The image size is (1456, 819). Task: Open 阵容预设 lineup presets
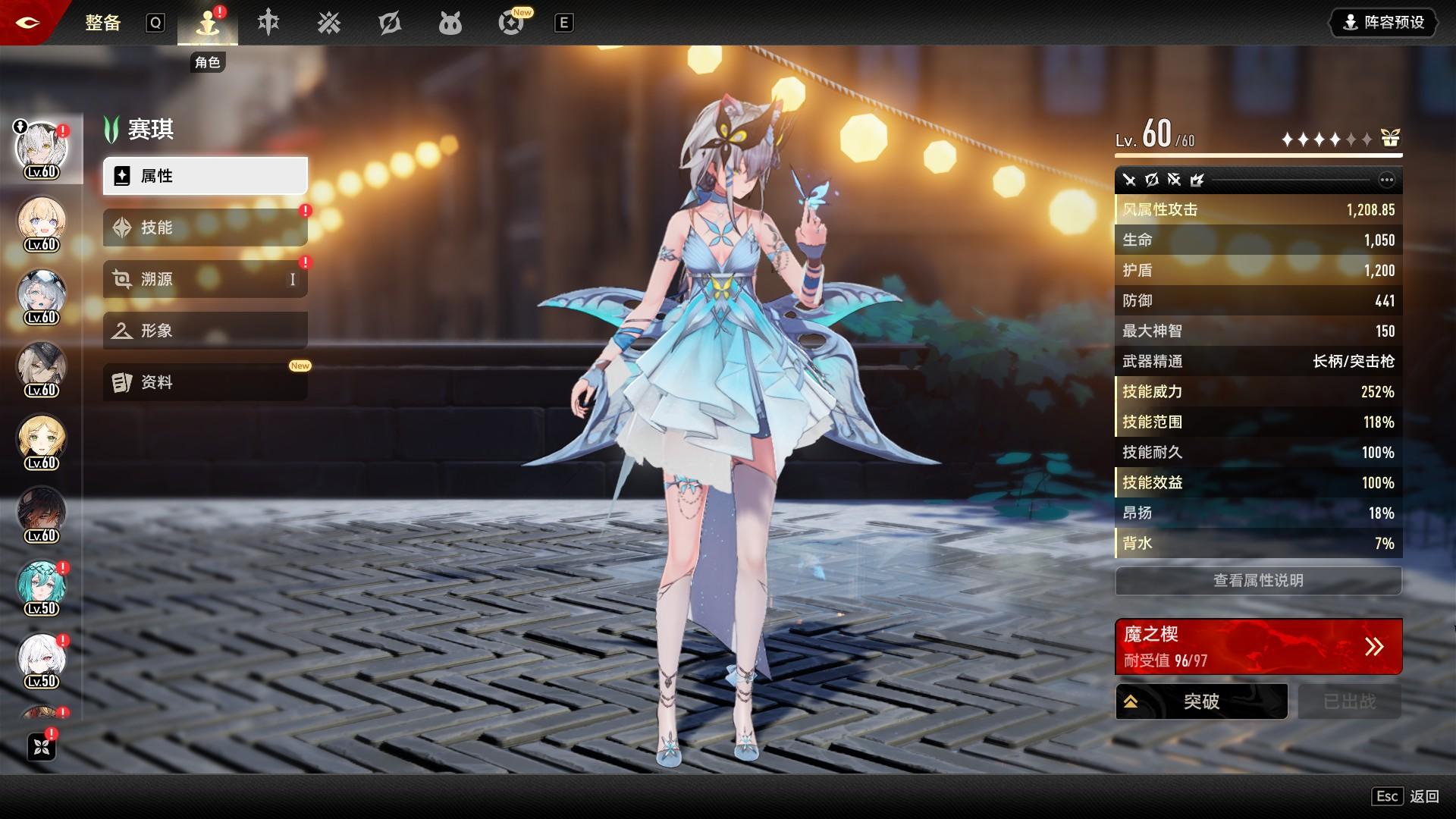1384,23
